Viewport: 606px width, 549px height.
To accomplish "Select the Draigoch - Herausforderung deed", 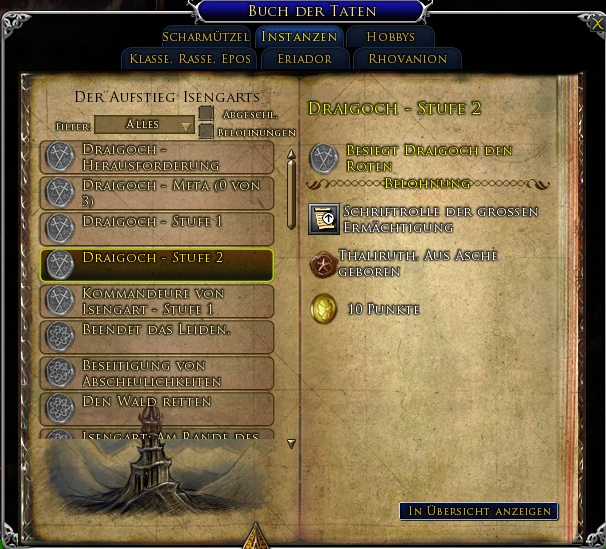I will [157, 157].
